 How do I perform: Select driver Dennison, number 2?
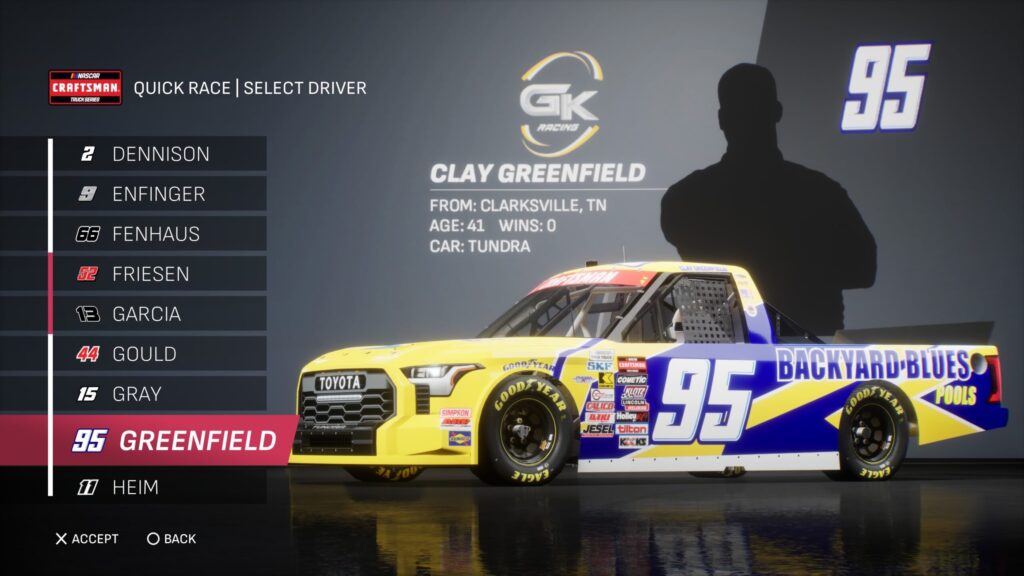[160, 154]
